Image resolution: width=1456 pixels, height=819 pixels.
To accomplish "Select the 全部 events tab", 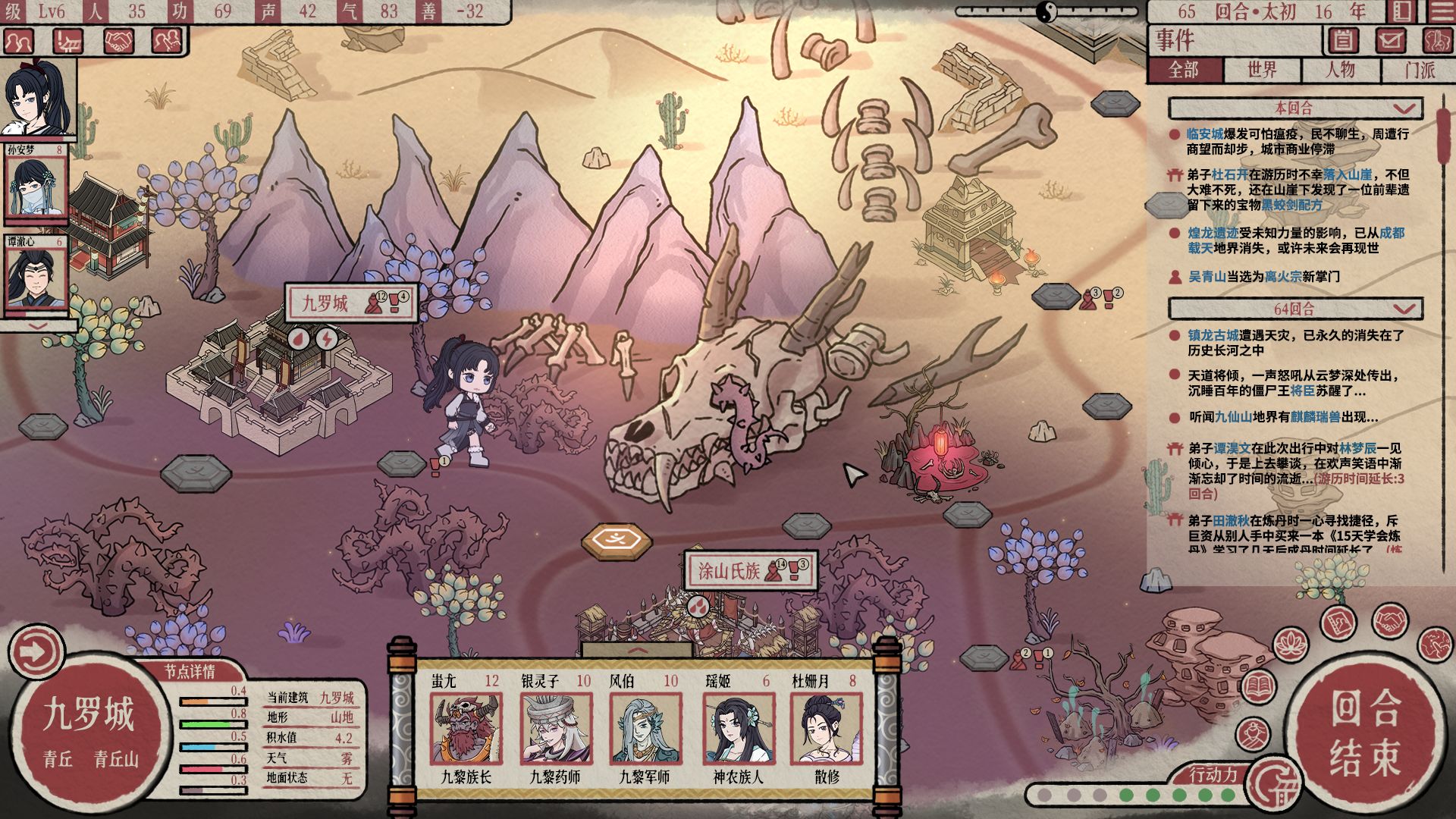I will pyautogui.click(x=1184, y=70).
